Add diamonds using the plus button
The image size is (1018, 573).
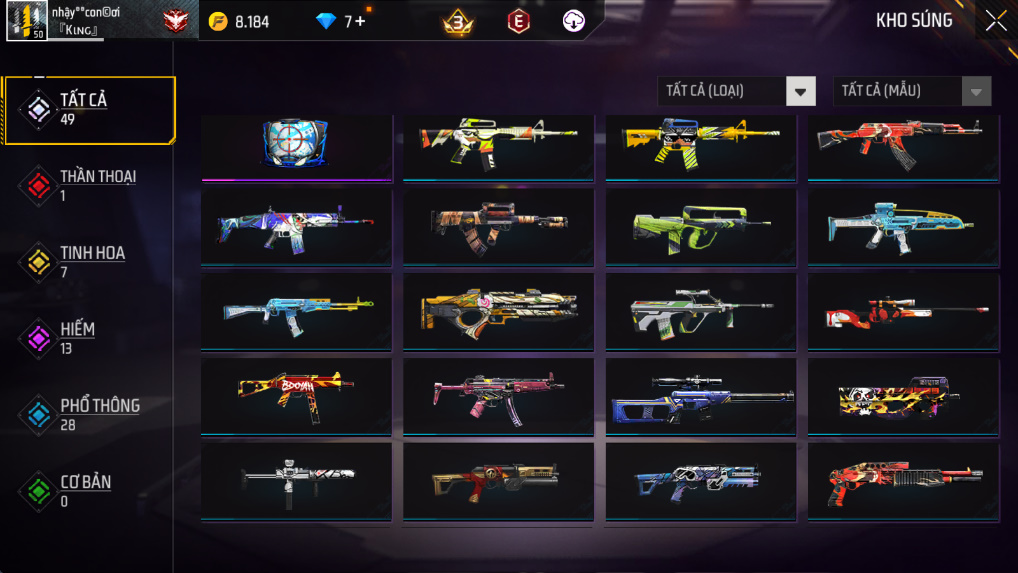pyautogui.click(x=360, y=21)
